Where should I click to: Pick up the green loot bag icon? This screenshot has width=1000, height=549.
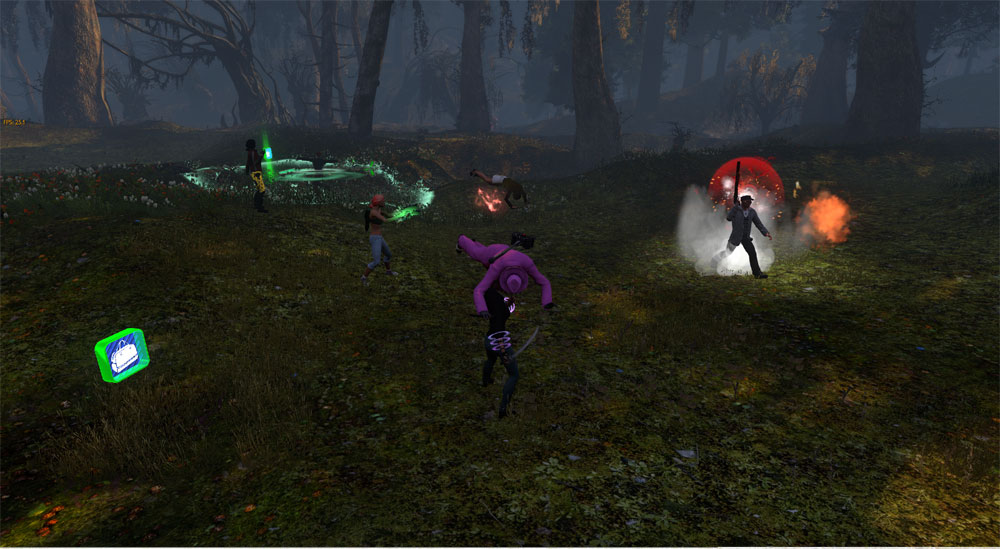122,355
